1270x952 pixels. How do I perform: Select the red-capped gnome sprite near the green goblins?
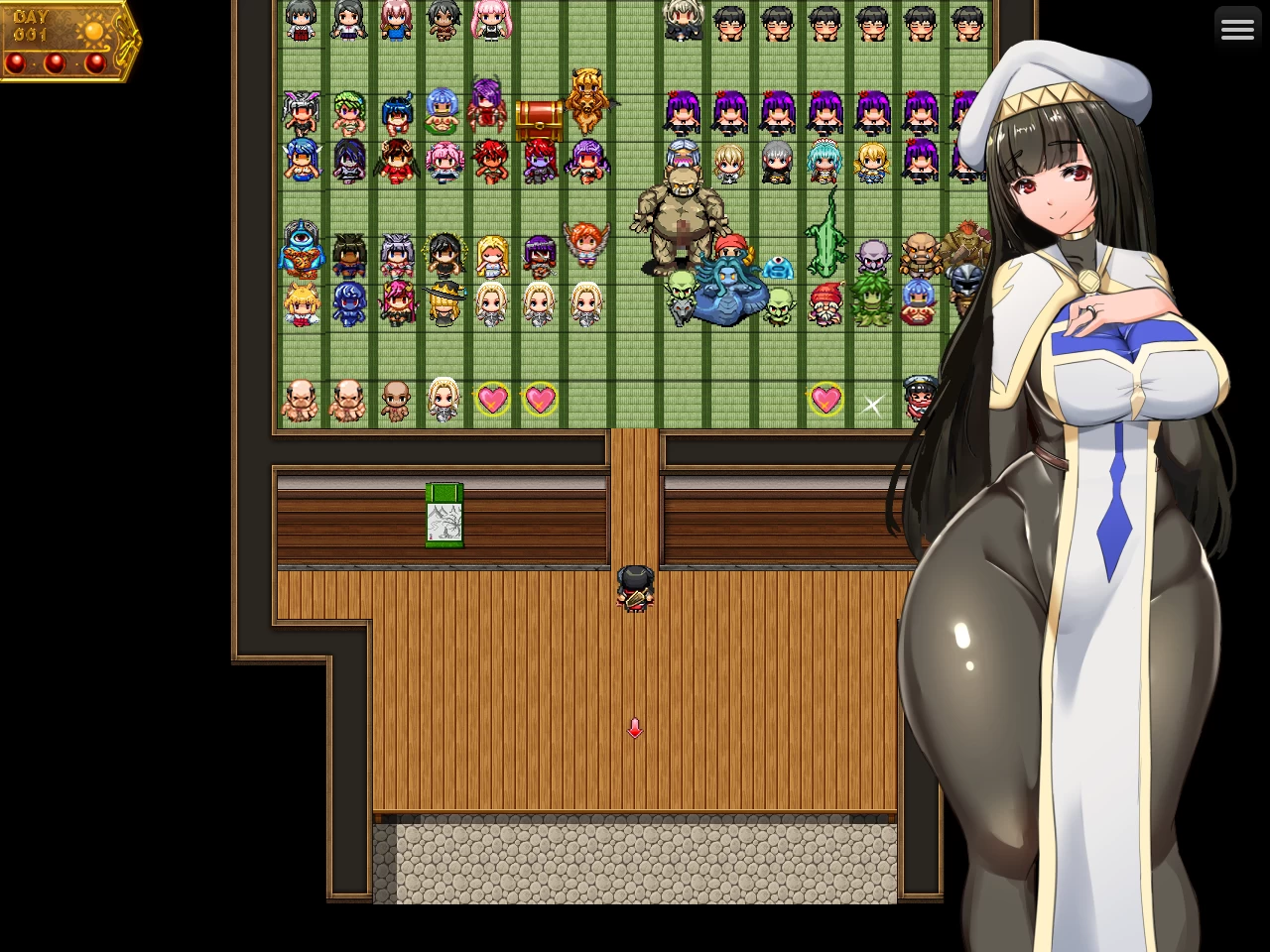(x=825, y=302)
